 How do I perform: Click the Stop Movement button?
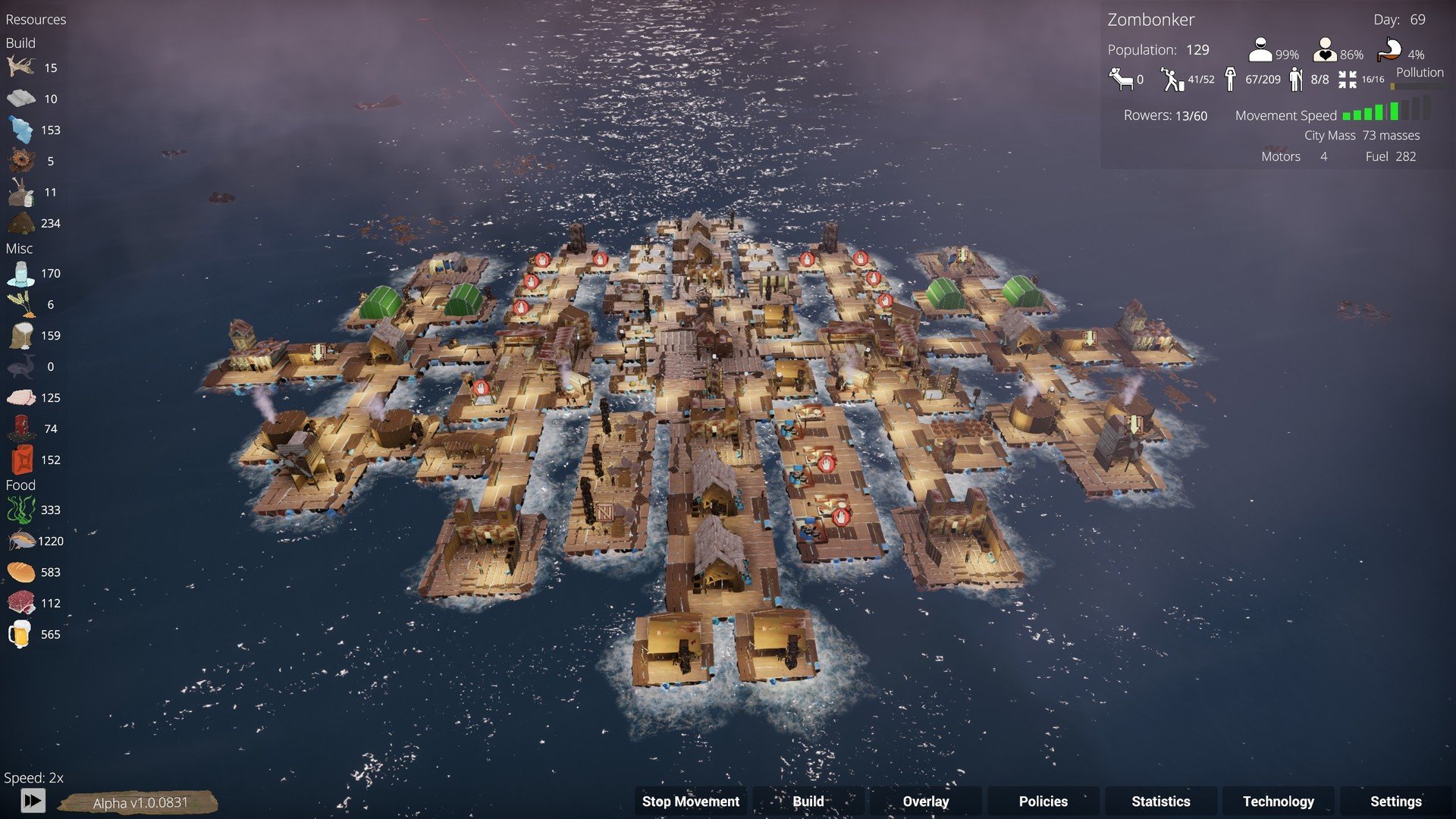pos(690,802)
